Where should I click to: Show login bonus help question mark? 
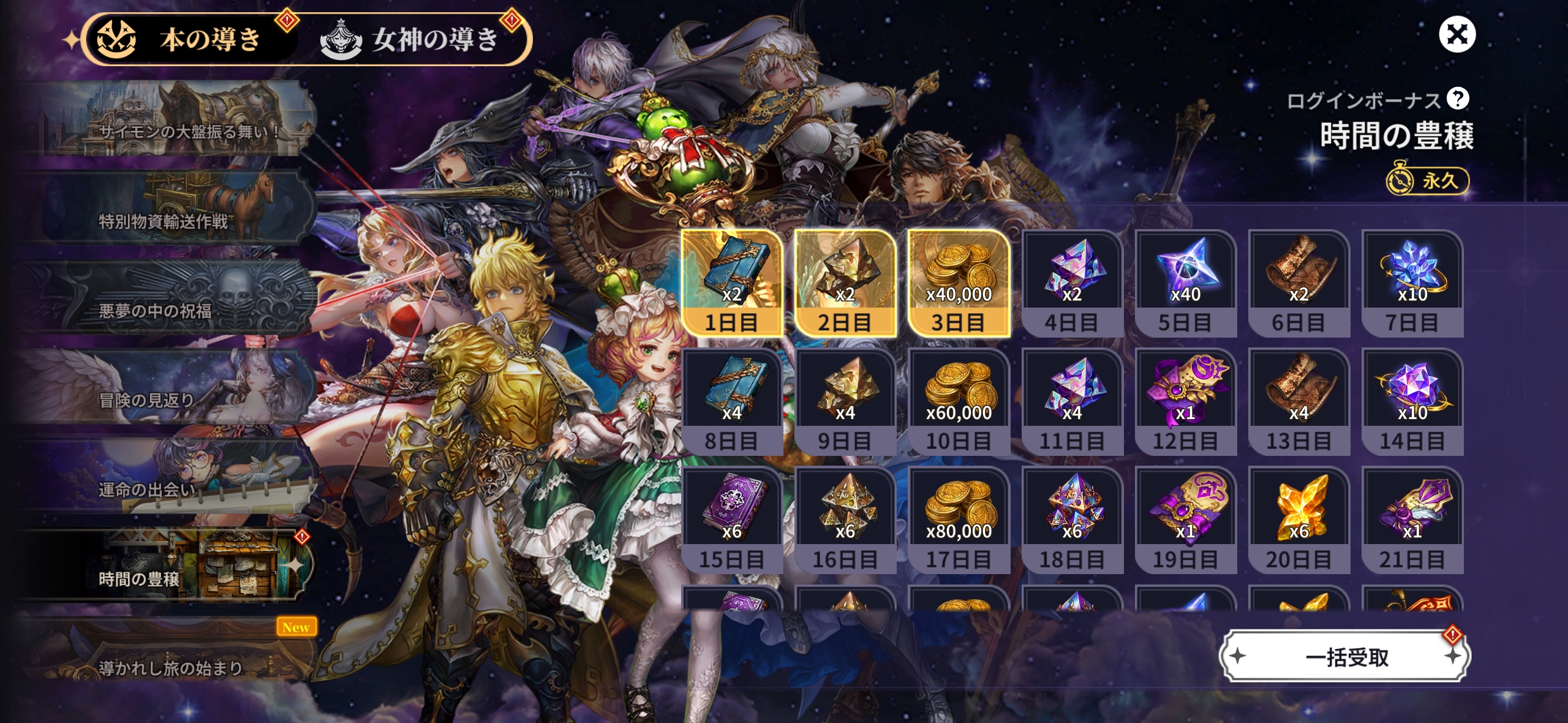coord(1458,99)
